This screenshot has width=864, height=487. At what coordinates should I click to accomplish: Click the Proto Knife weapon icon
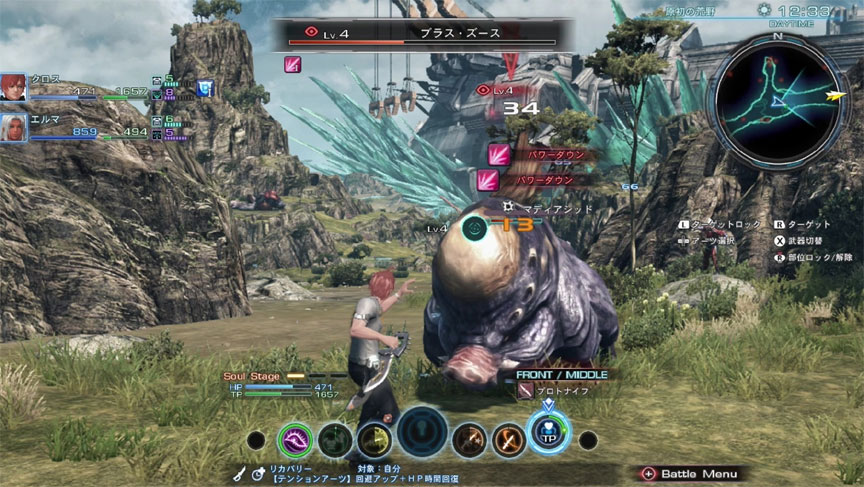click(525, 392)
